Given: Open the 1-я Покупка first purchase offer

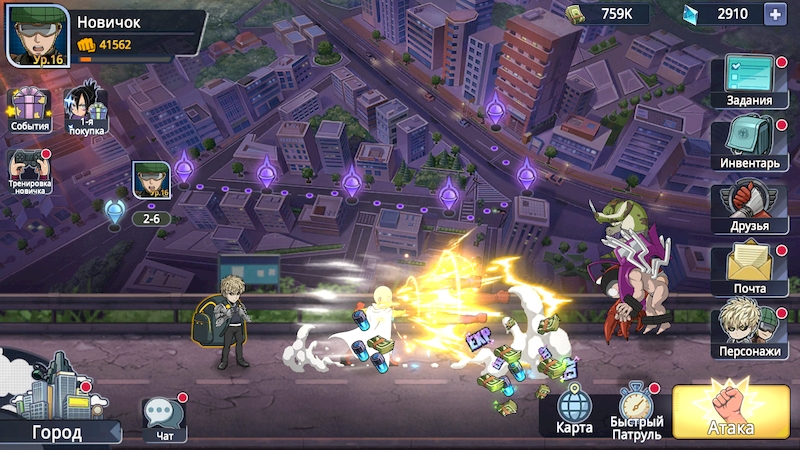Looking at the screenshot, I should coord(87,111).
